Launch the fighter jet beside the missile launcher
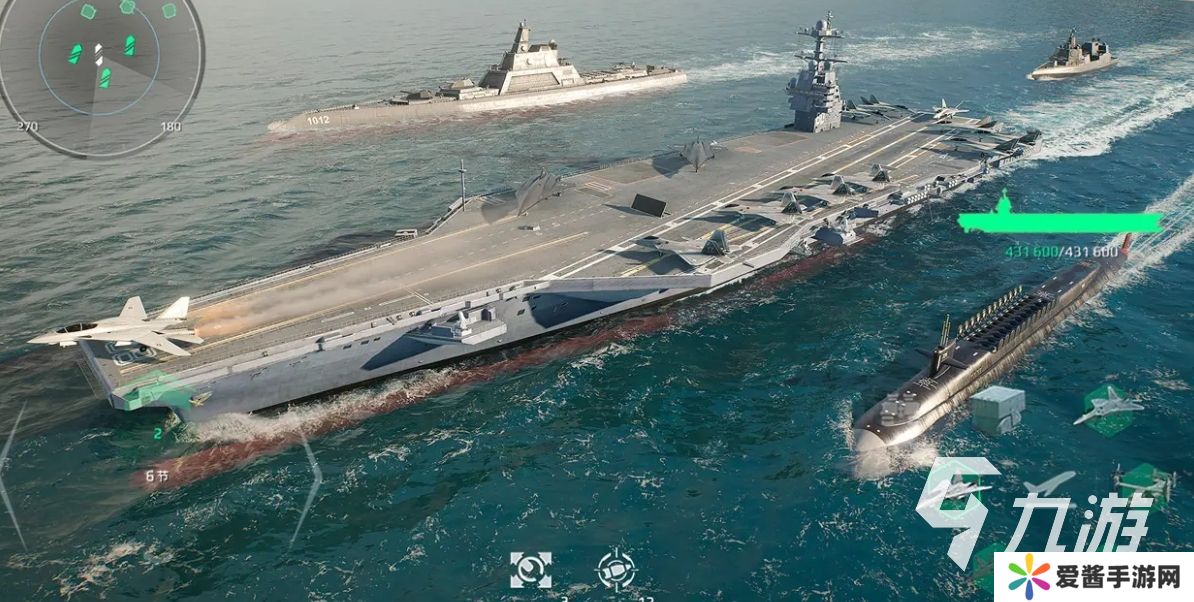Image resolution: width=1194 pixels, height=602 pixels. (1107, 406)
